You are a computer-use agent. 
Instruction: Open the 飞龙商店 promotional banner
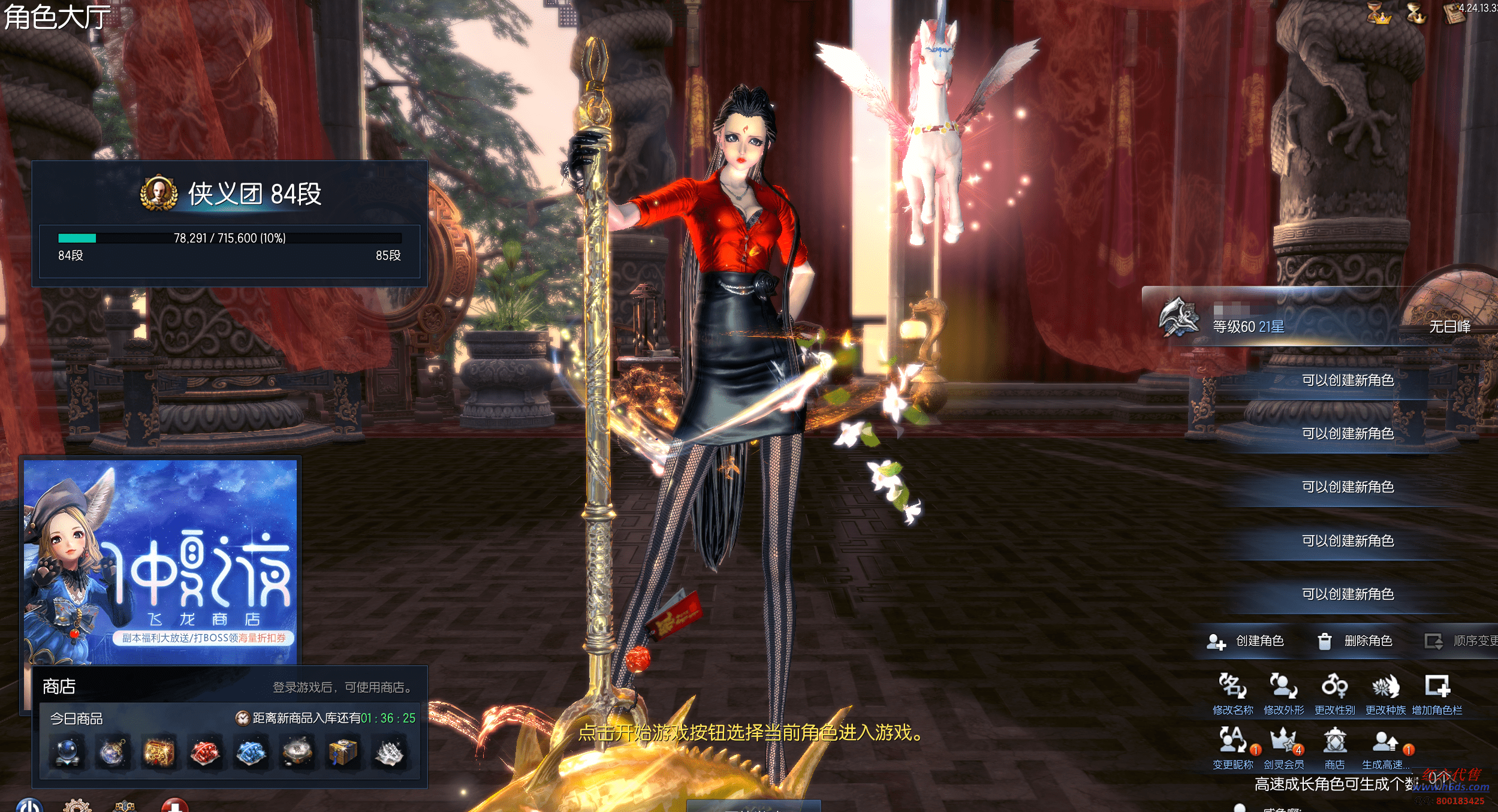click(x=161, y=561)
